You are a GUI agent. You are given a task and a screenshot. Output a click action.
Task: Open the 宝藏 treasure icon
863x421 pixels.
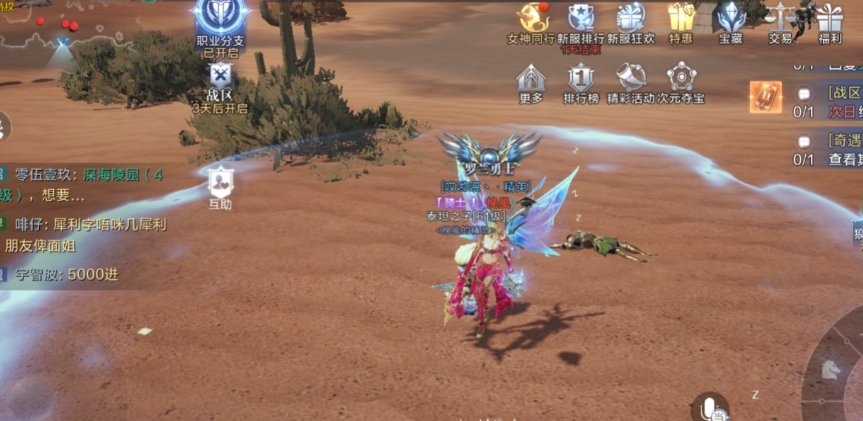[731, 20]
